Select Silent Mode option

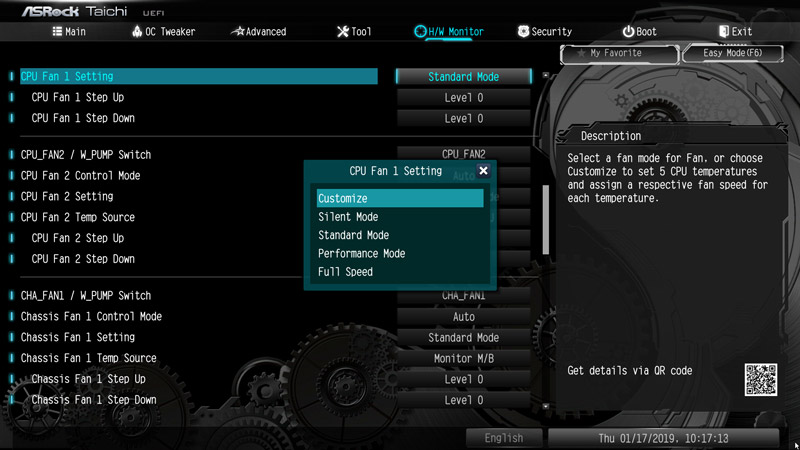[348, 217]
